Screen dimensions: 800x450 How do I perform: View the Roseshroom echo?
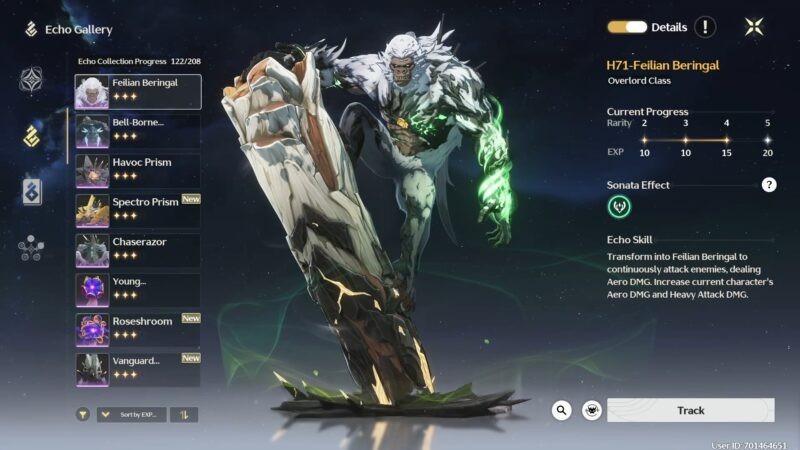(x=137, y=329)
